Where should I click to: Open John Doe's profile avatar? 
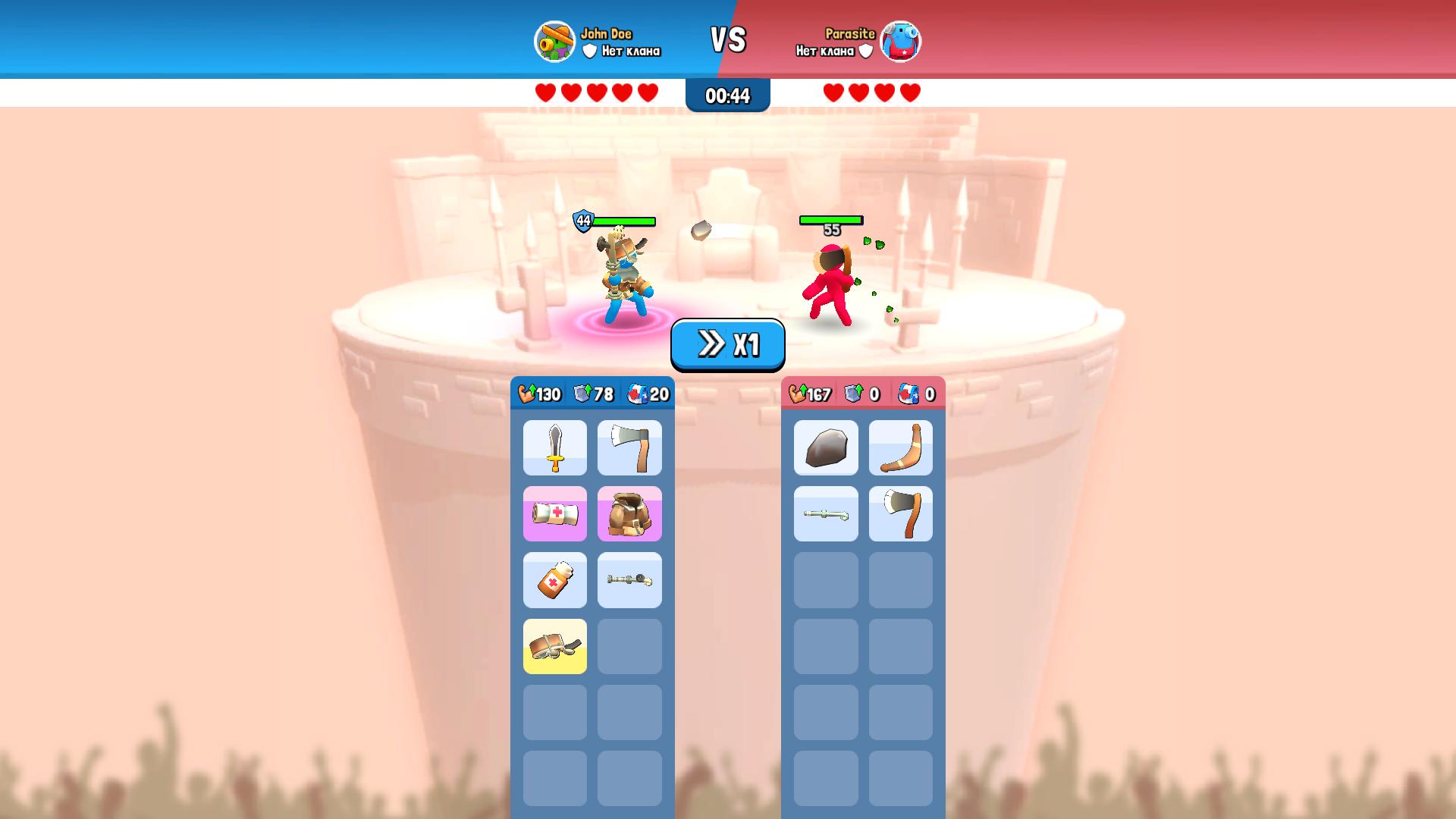554,42
